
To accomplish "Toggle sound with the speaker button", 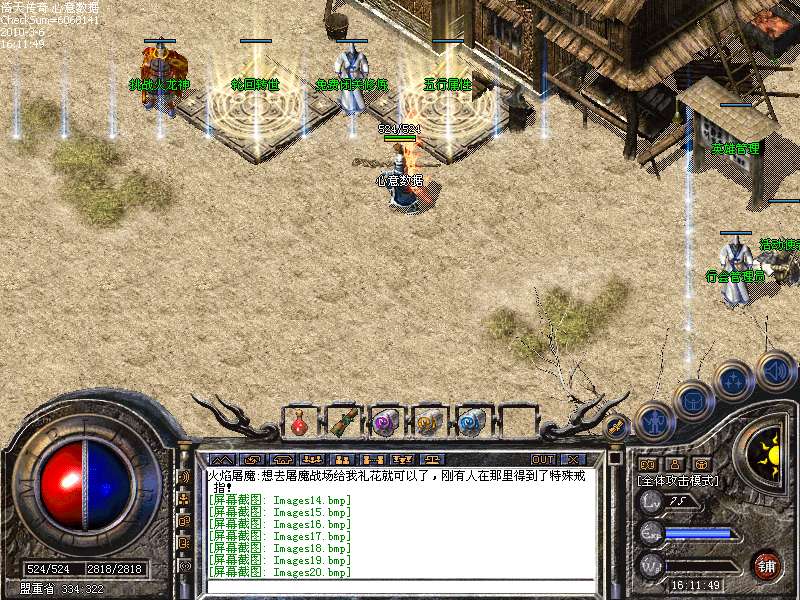I will pyautogui.click(x=775, y=370).
